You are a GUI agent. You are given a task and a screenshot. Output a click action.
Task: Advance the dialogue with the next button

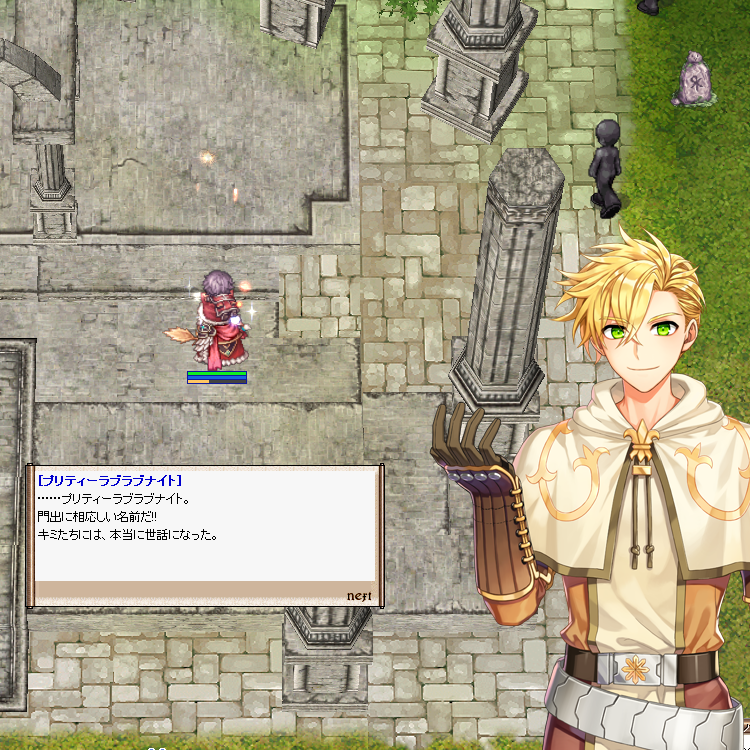click(x=359, y=595)
